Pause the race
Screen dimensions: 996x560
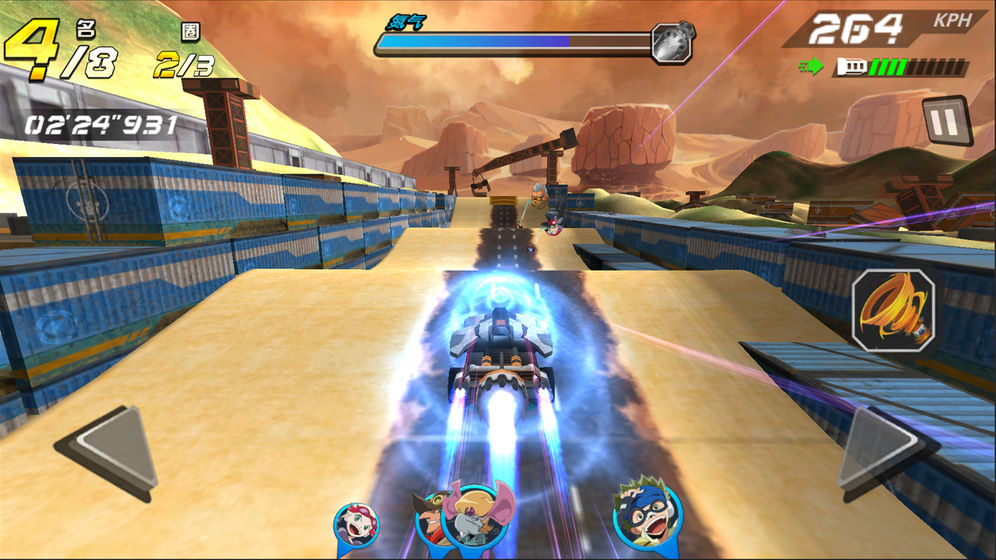point(947,120)
